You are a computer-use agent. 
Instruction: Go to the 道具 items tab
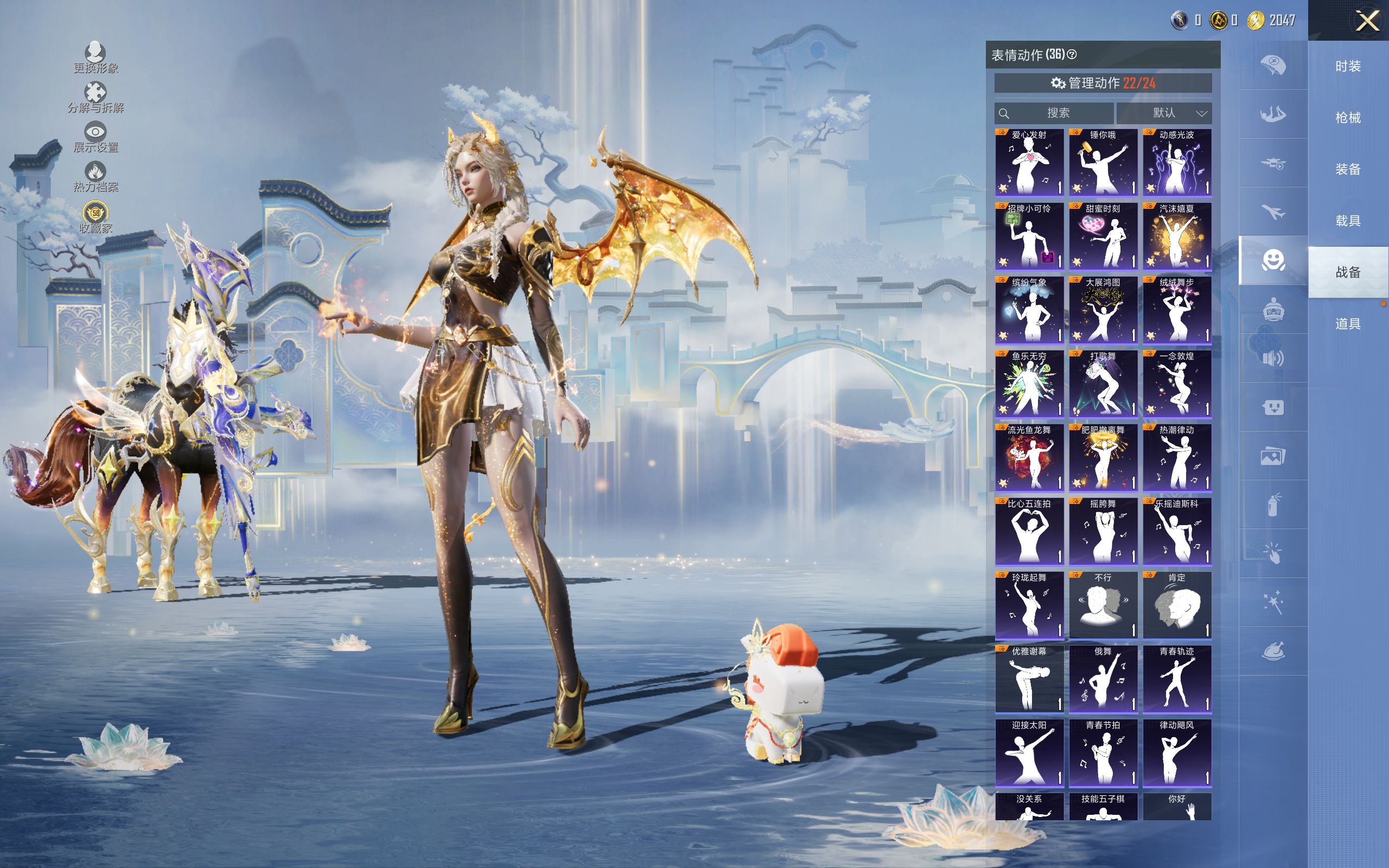pos(1348,324)
